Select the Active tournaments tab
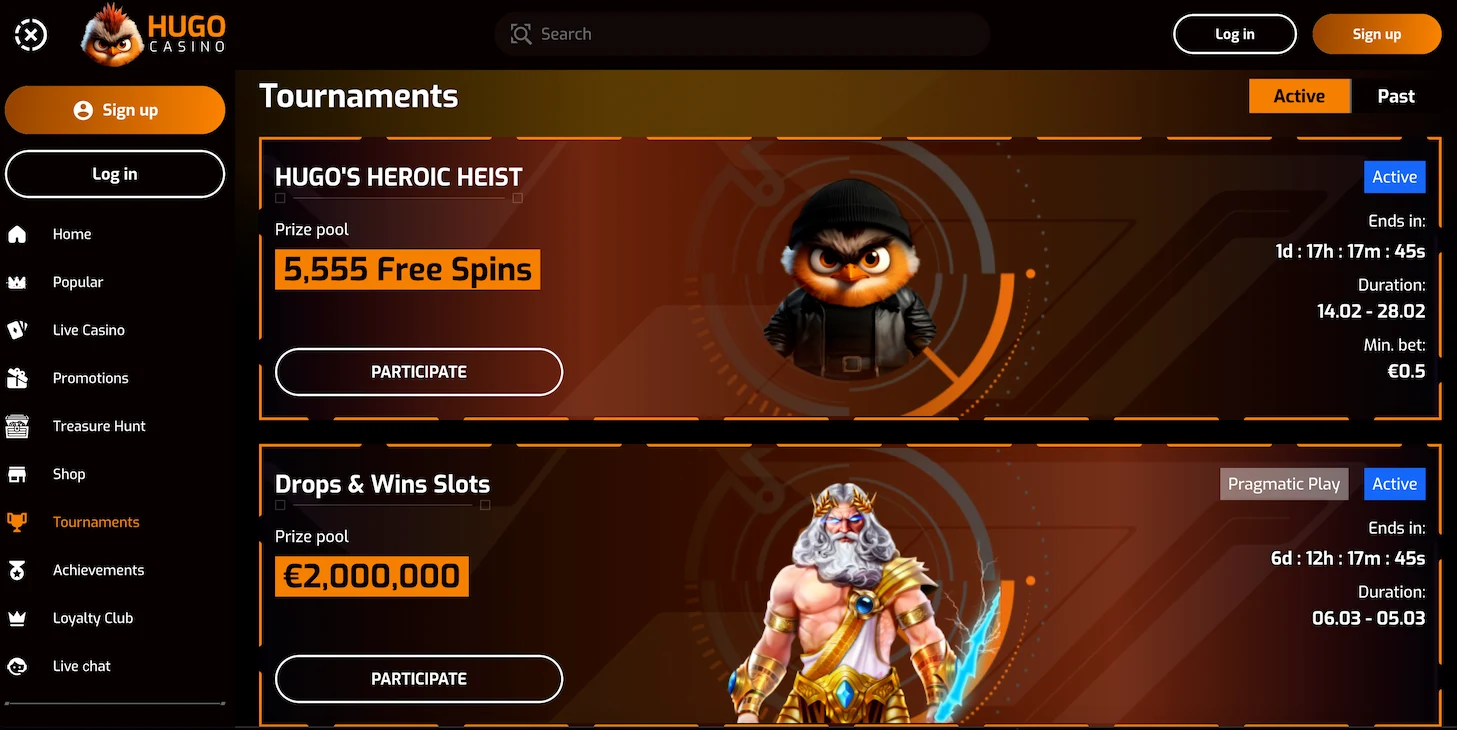The height and width of the screenshot is (730, 1457). [1299, 95]
